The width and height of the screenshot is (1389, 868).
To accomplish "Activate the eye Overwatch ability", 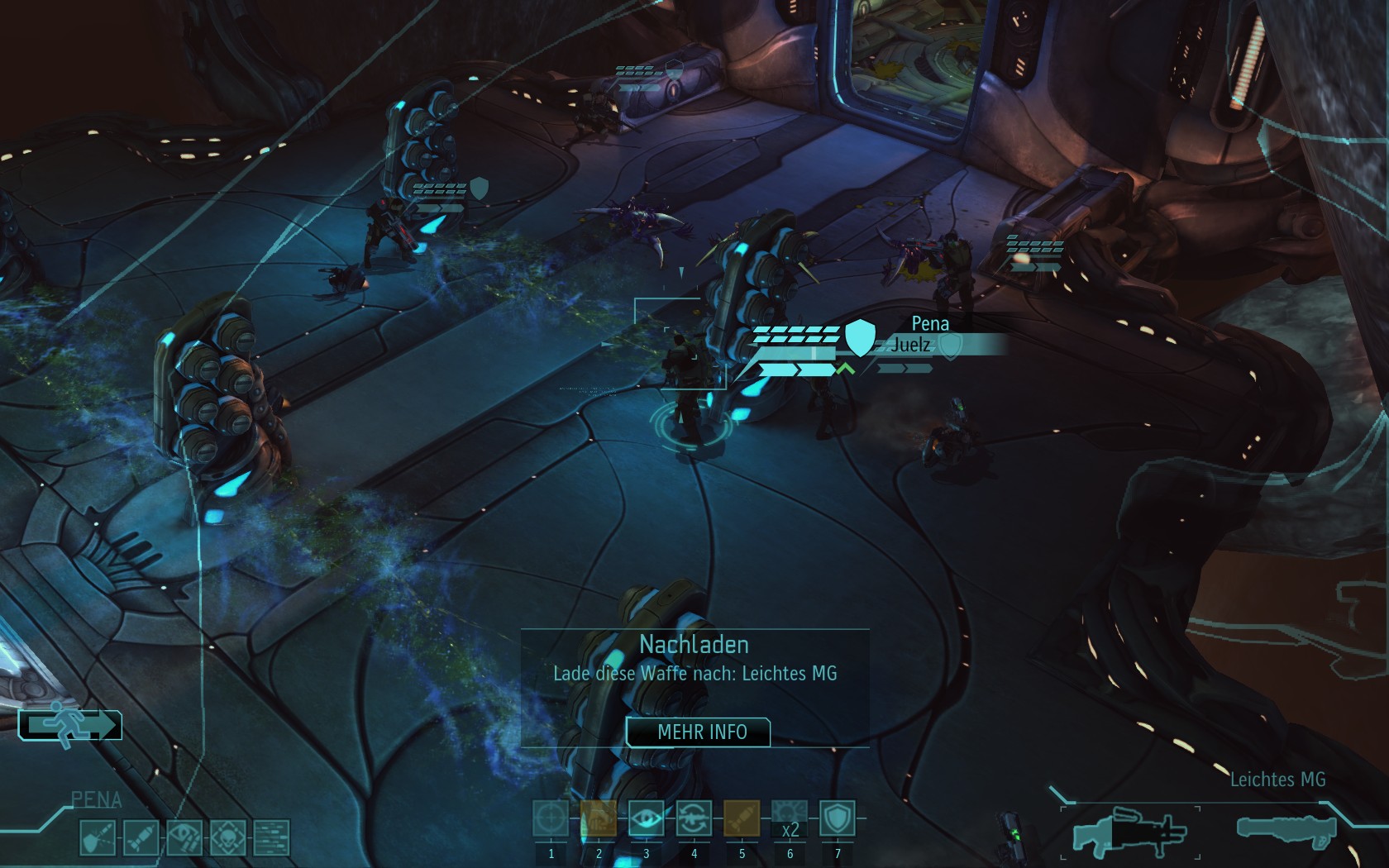I will coord(646,818).
